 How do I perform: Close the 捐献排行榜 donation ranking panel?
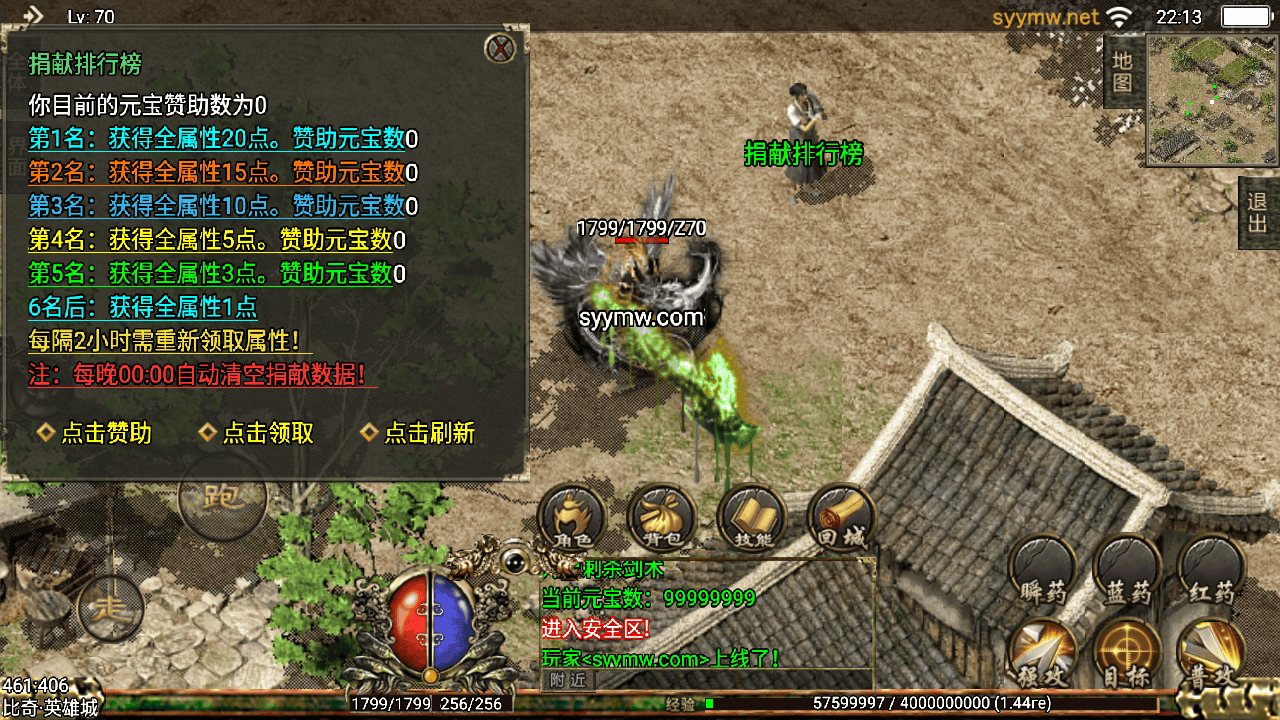[499, 48]
